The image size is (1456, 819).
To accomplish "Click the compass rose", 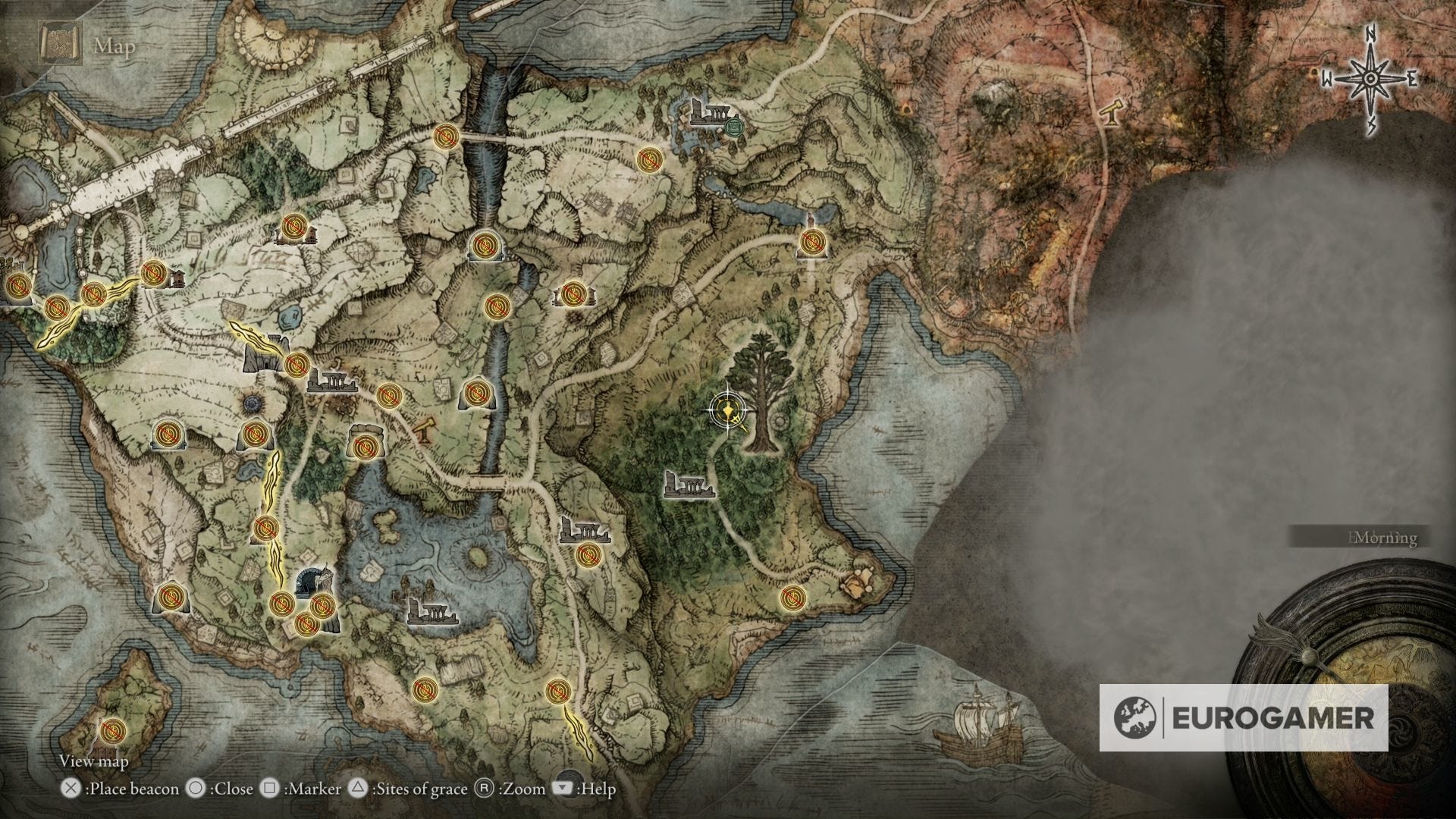I will point(1370,79).
